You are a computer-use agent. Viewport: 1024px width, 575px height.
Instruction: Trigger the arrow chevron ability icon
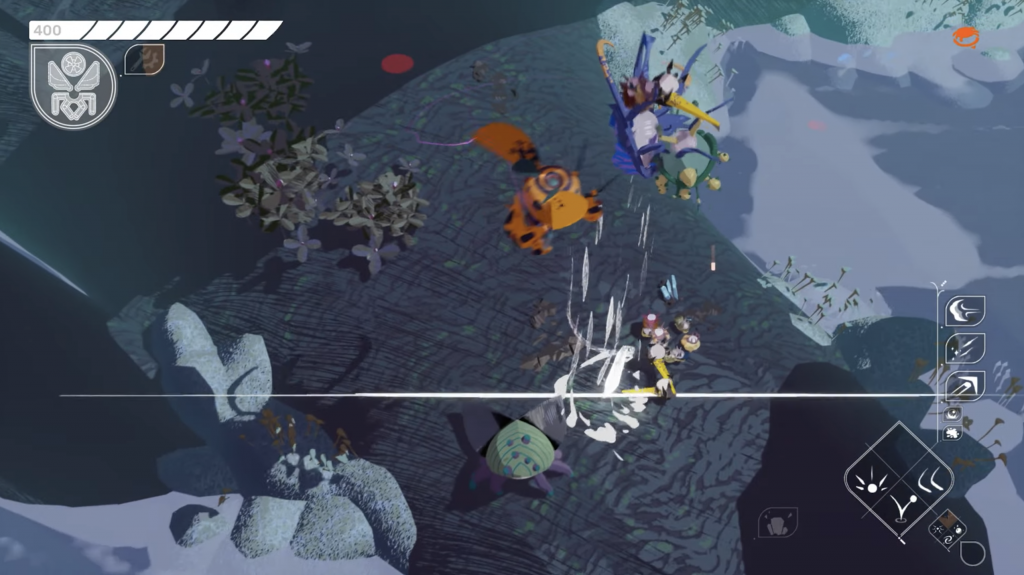click(x=965, y=387)
